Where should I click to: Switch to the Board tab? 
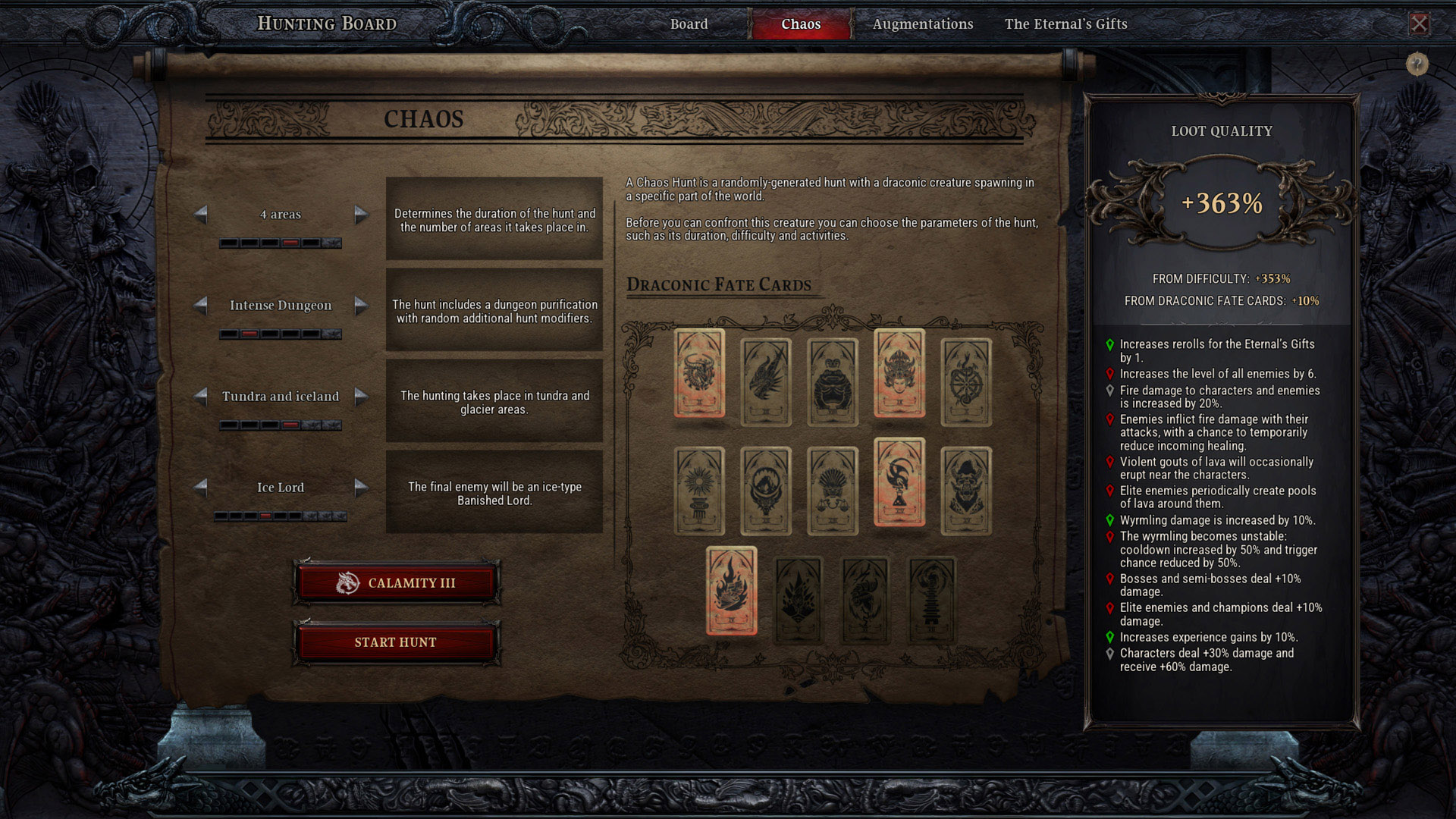689,24
